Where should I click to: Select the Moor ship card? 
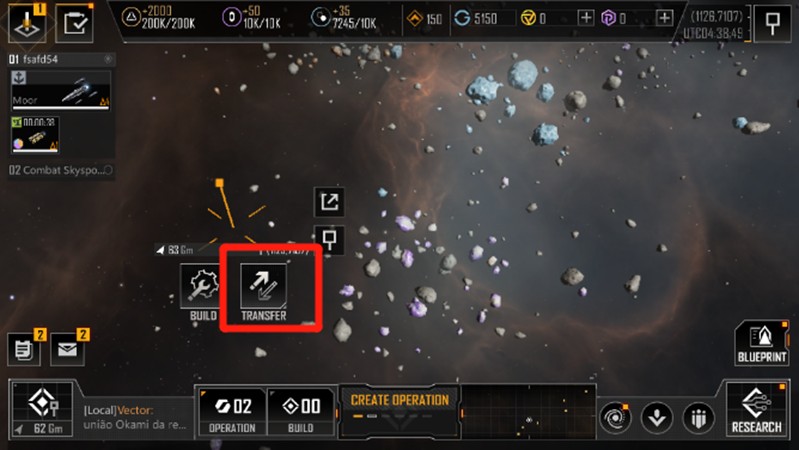pos(59,90)
